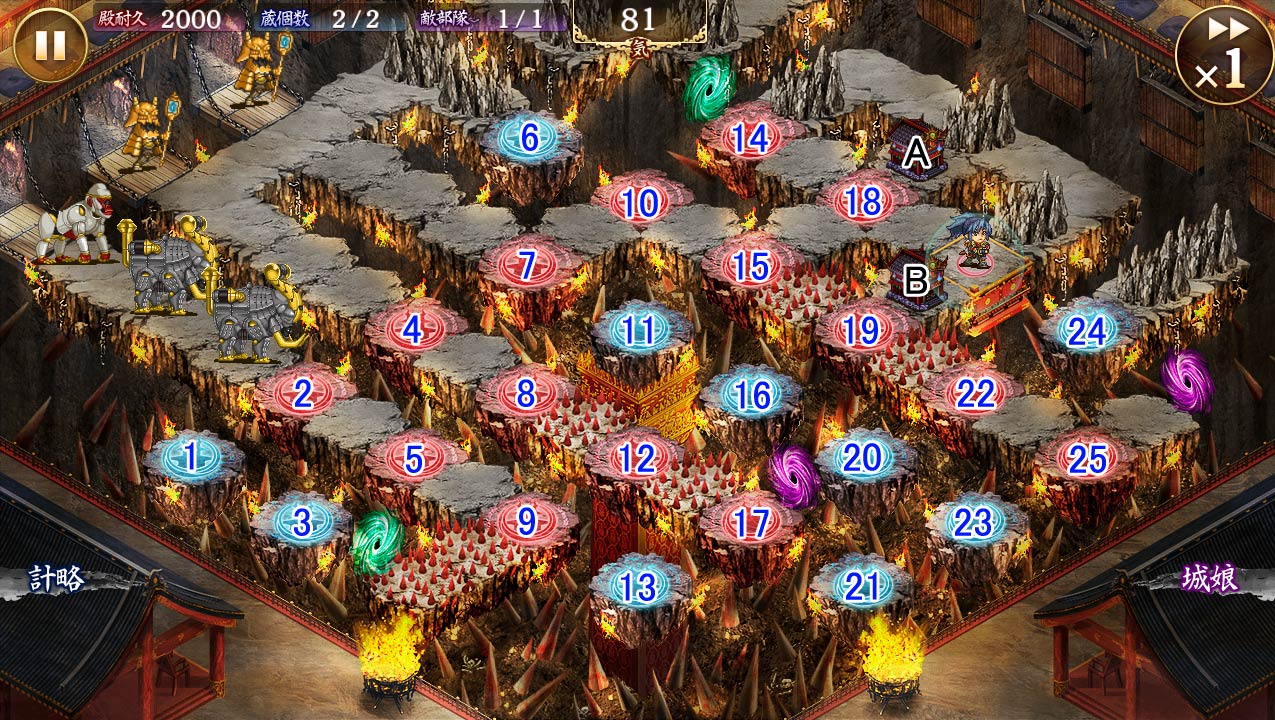This screenshot has height=720, width=1275.
Task: Choose red deployment tile 10
Action: point(640,203)
